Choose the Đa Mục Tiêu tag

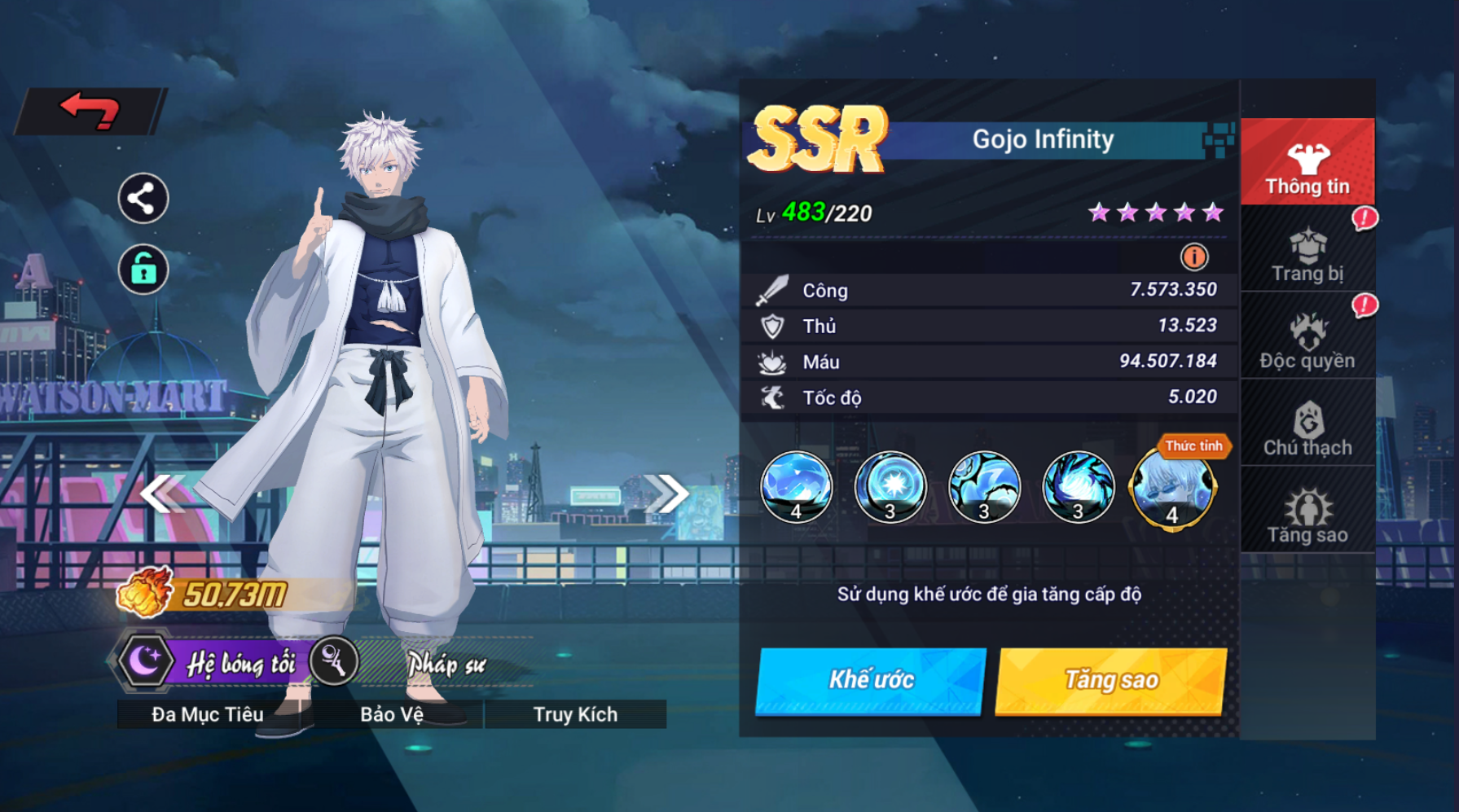point(208,714)
